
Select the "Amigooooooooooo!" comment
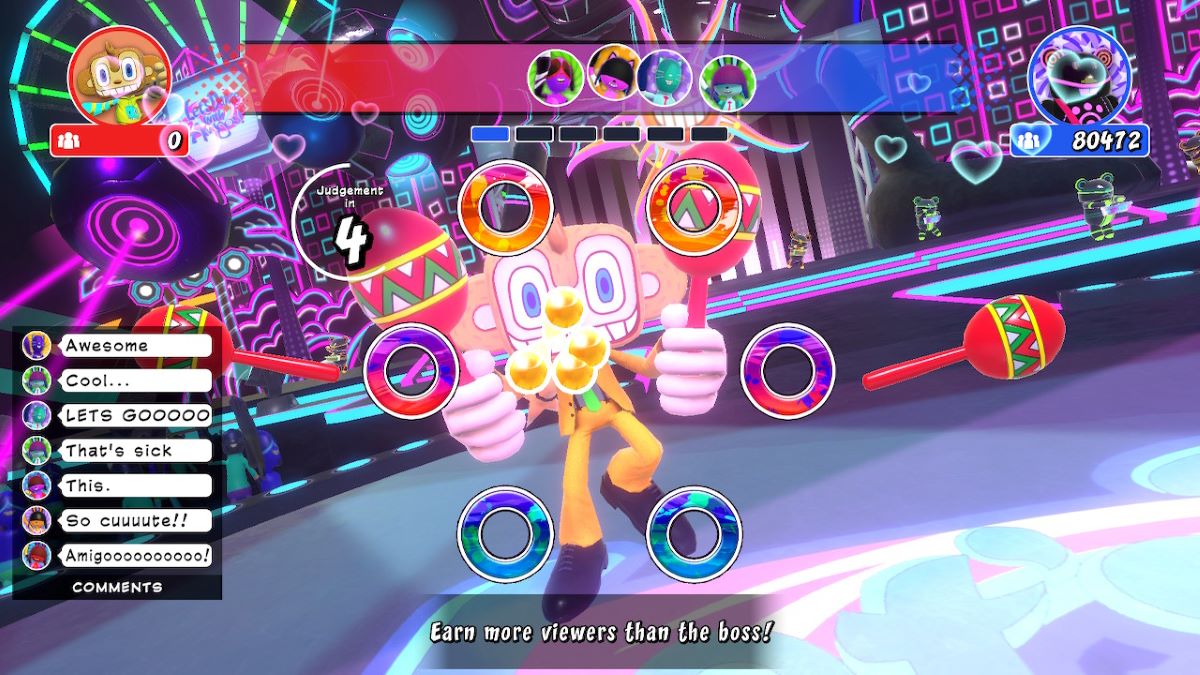pos(136,555)
